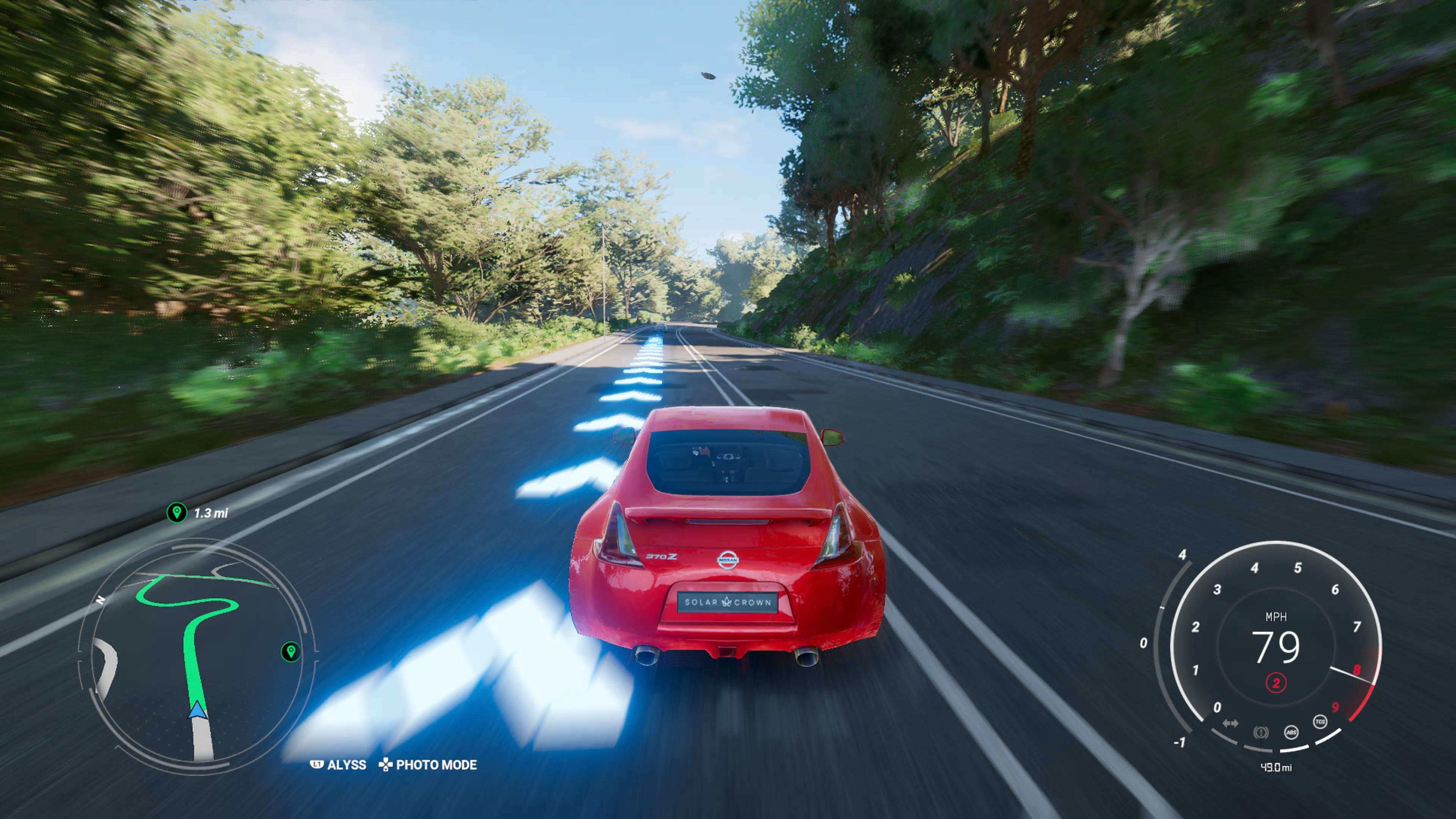Toggle the blue player arrow on the minimap

(198, 711)
